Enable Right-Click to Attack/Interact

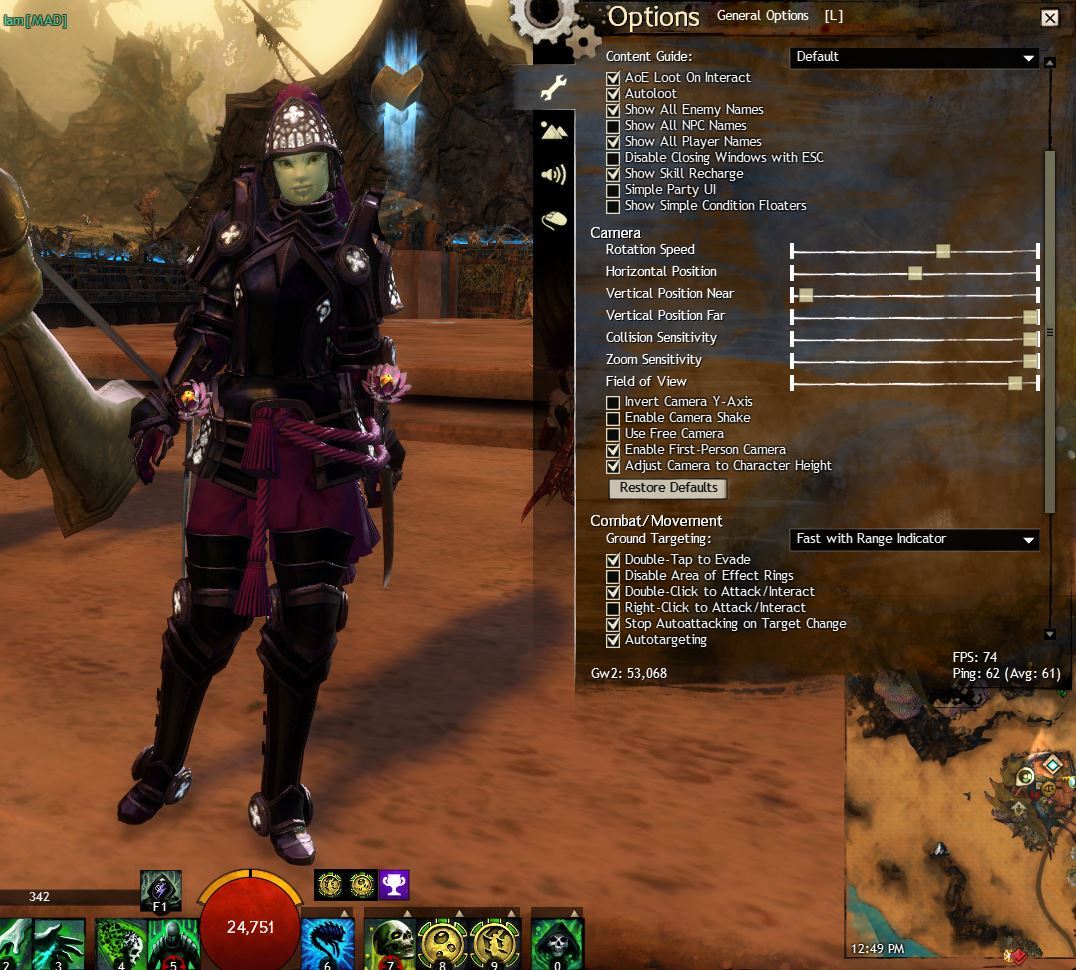613,608
